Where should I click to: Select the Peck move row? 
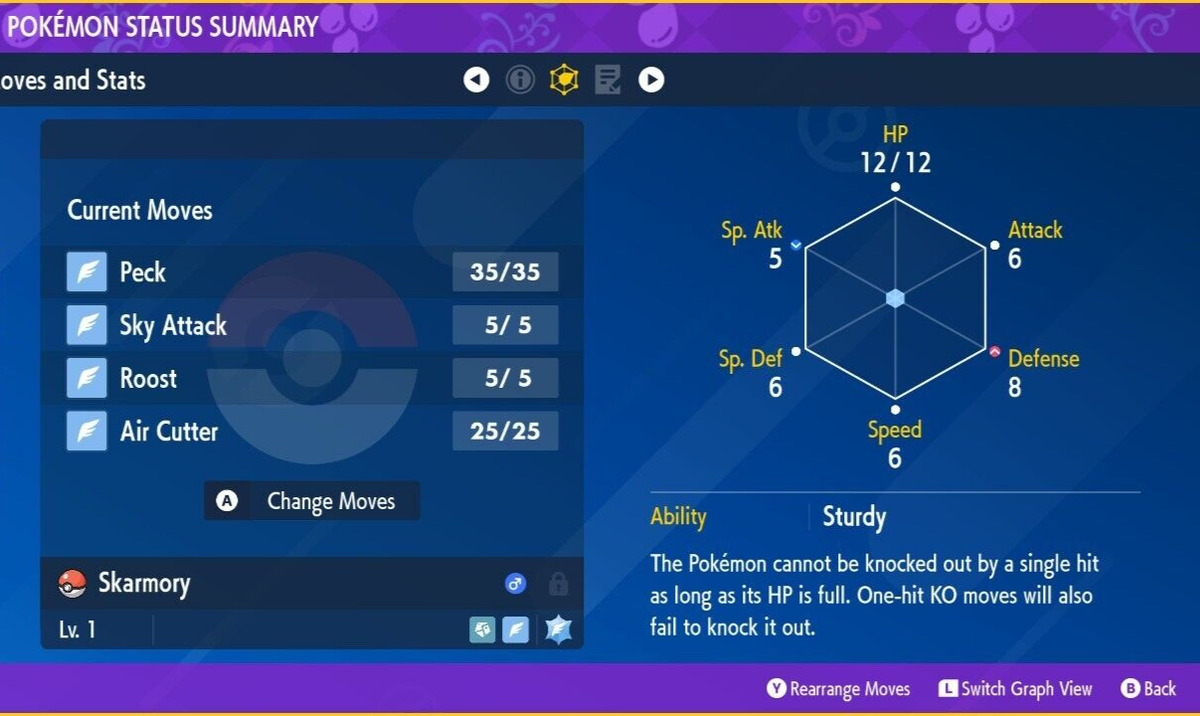pos(311,272)
